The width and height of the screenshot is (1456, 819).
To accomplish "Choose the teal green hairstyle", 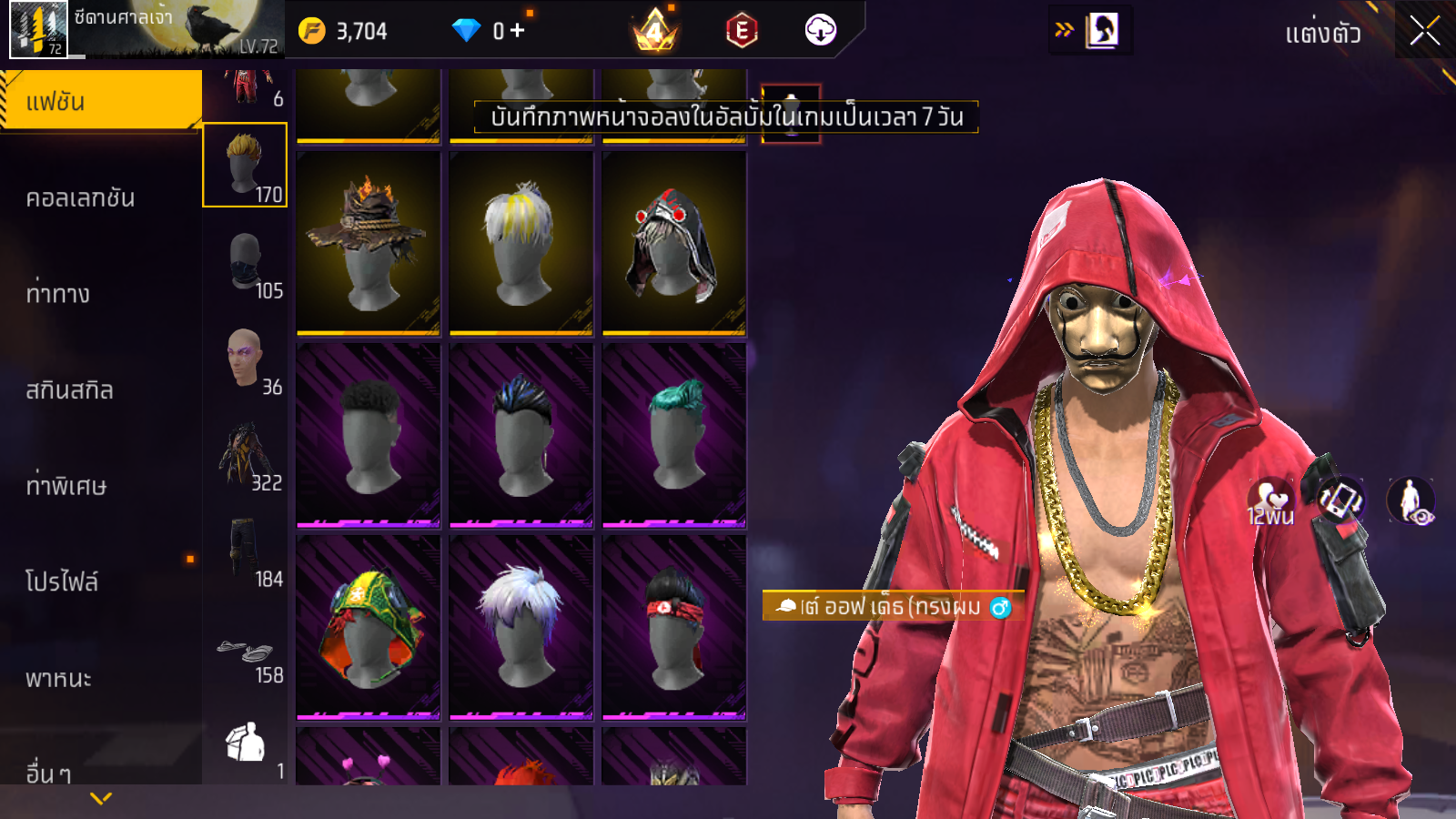I will (x=673, y=435).
